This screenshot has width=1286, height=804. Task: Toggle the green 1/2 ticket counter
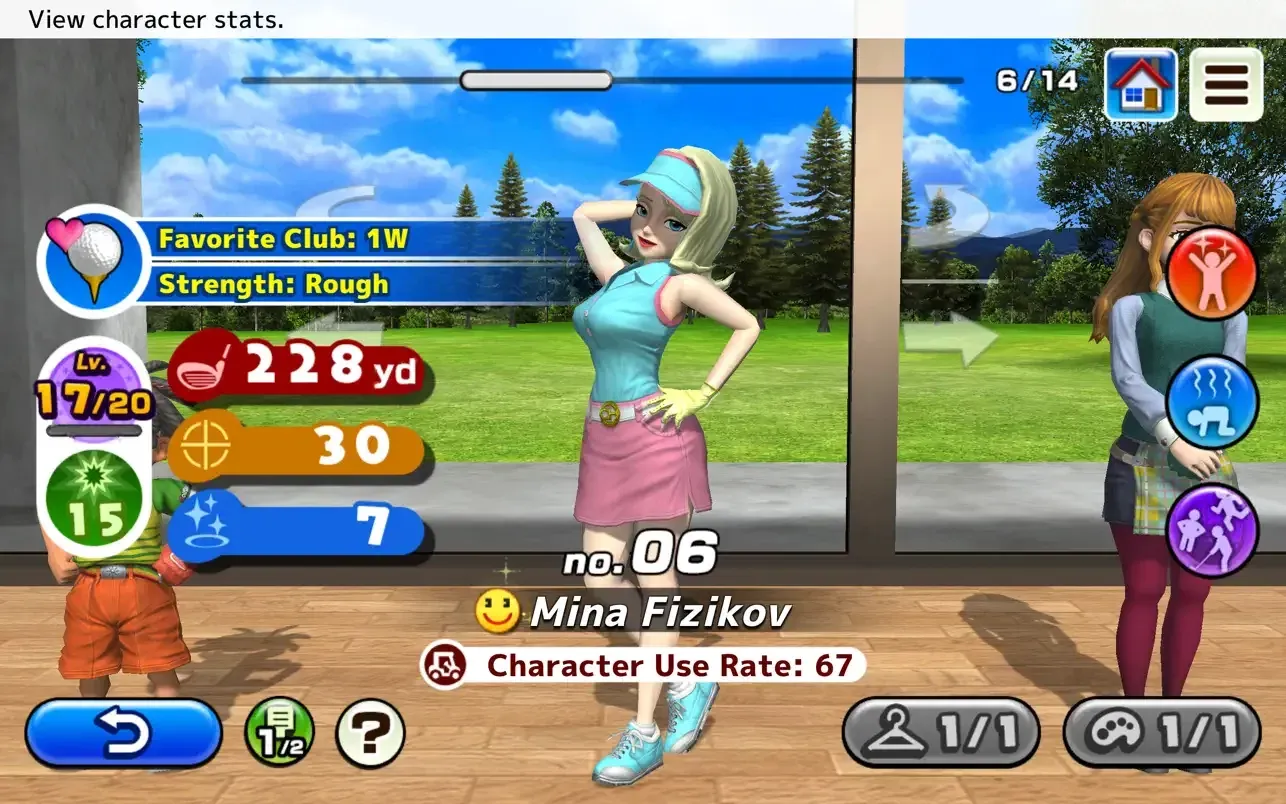pyautogui.click(x=277, y=731)
